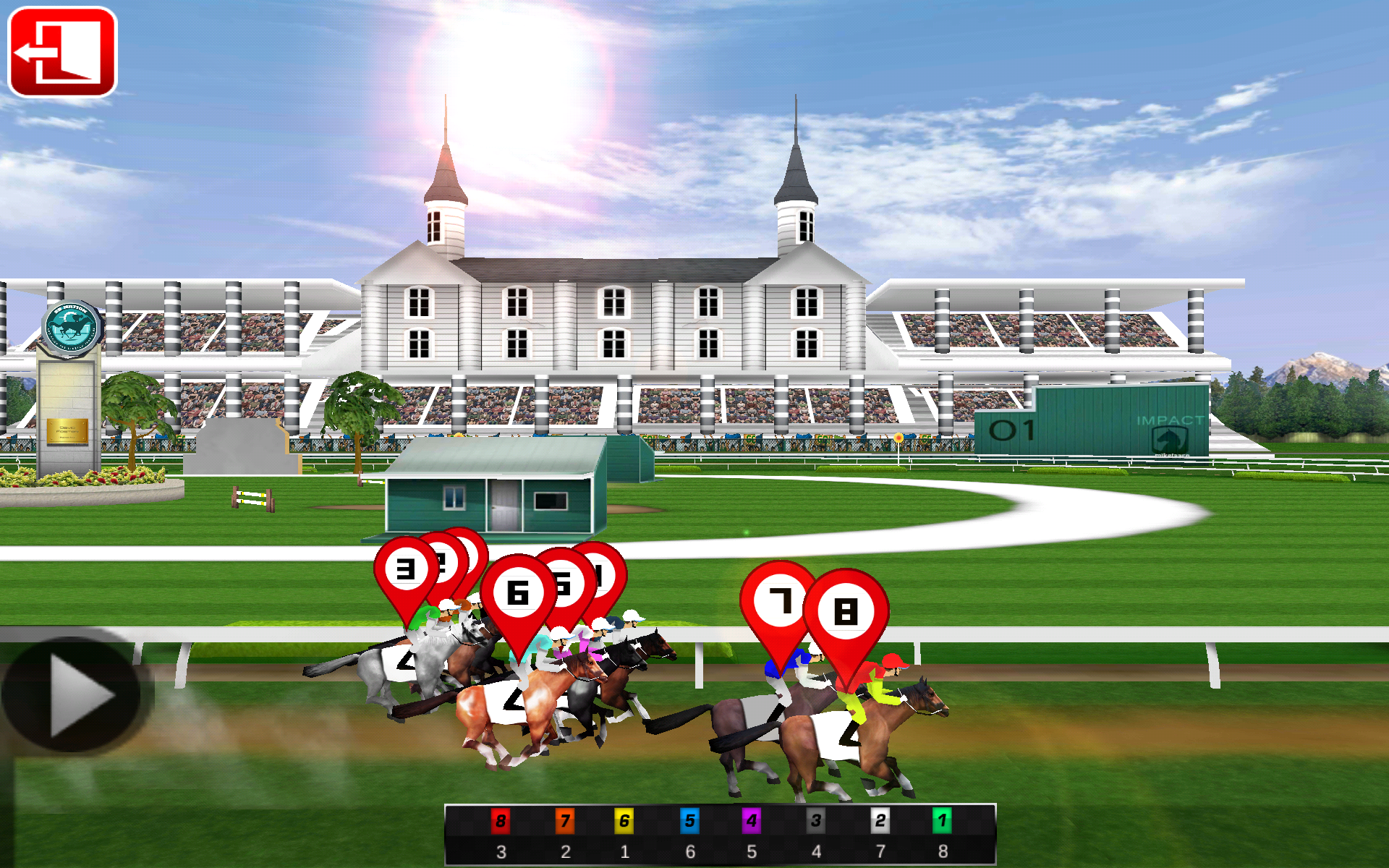
Task: Select red saddle cloth swatch 8
Action: point(500,822)
